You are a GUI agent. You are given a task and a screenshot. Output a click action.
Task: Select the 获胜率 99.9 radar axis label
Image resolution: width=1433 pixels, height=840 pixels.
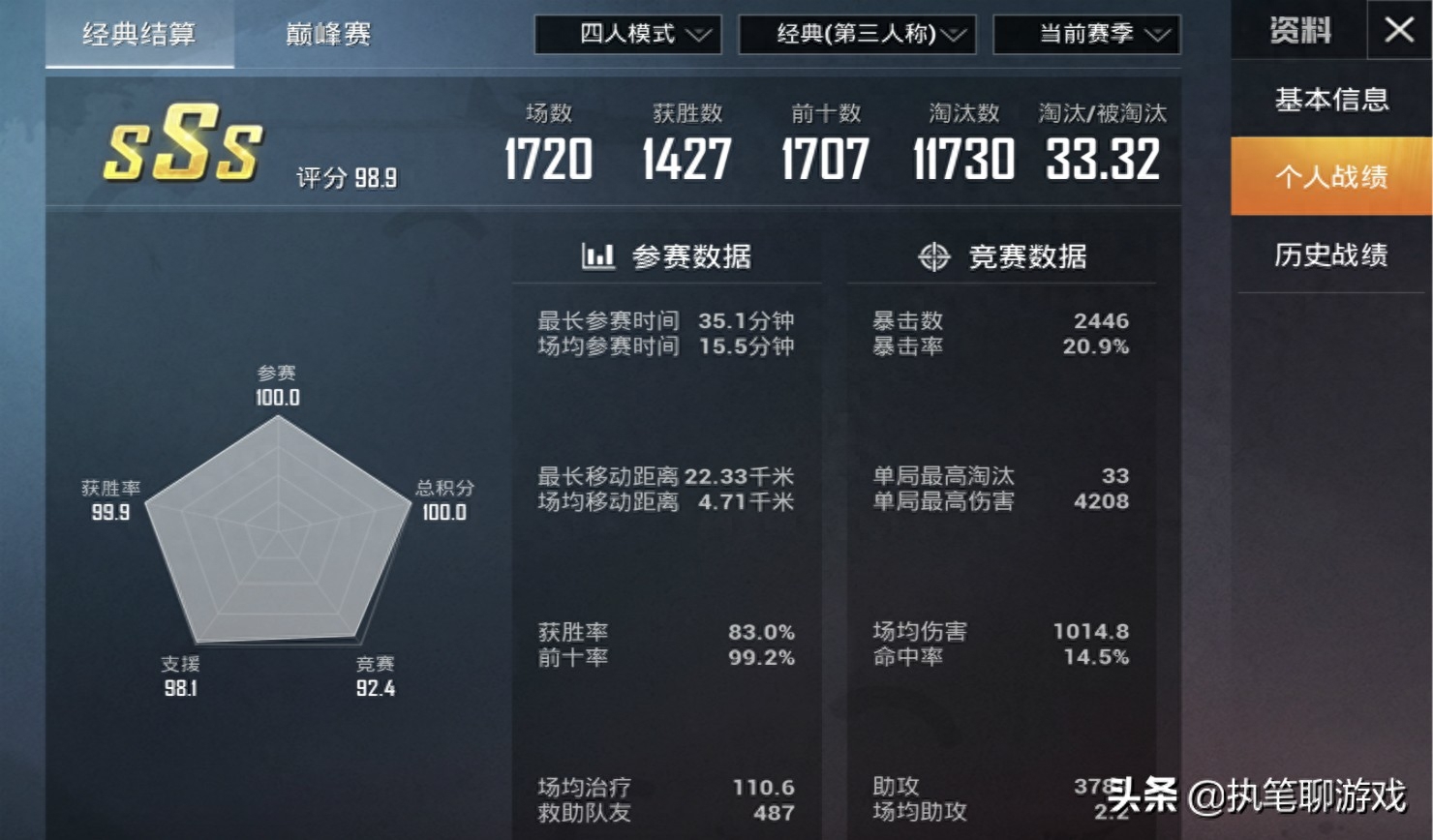[110, 499]
